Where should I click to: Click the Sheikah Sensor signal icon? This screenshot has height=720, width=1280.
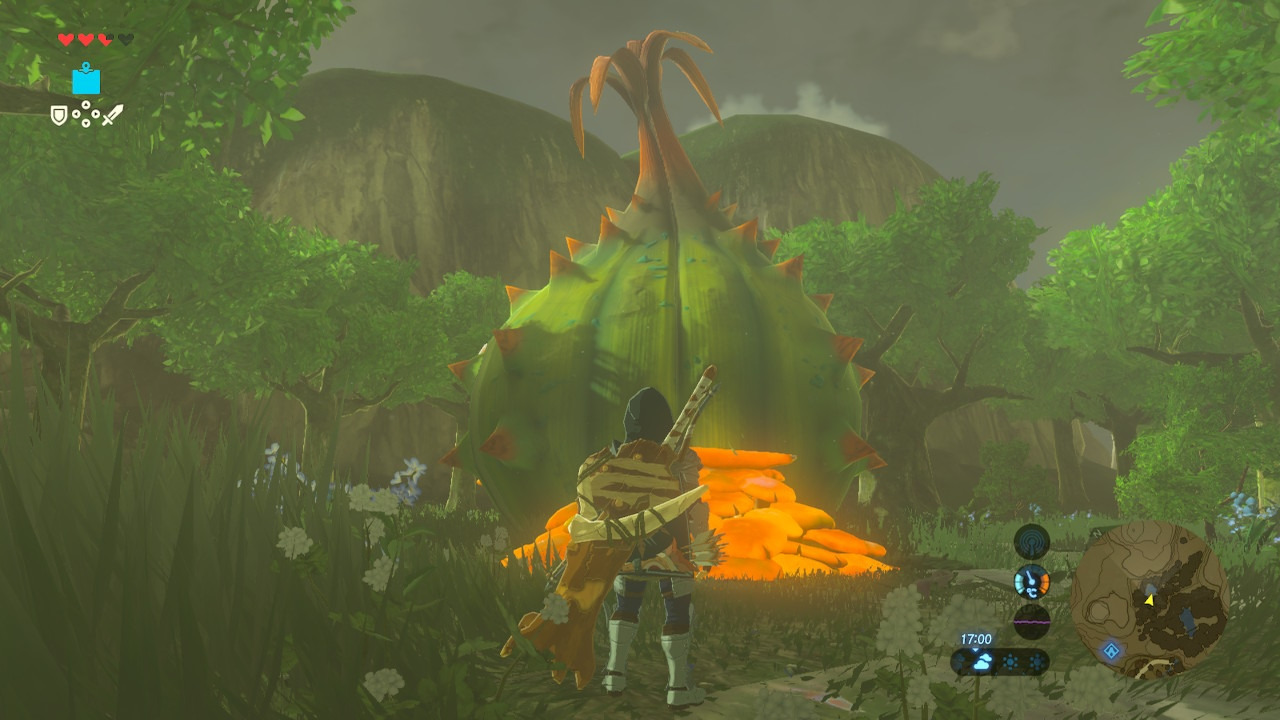point(1031,542)
